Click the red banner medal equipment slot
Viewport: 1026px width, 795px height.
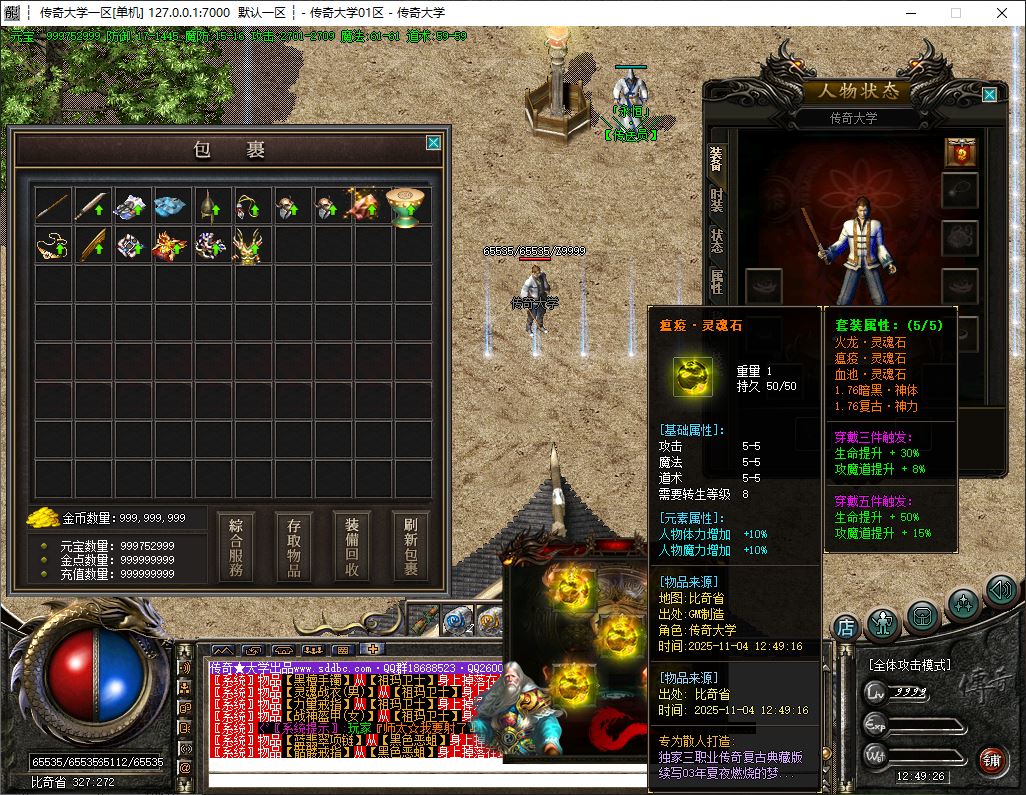tap(960, 152)
